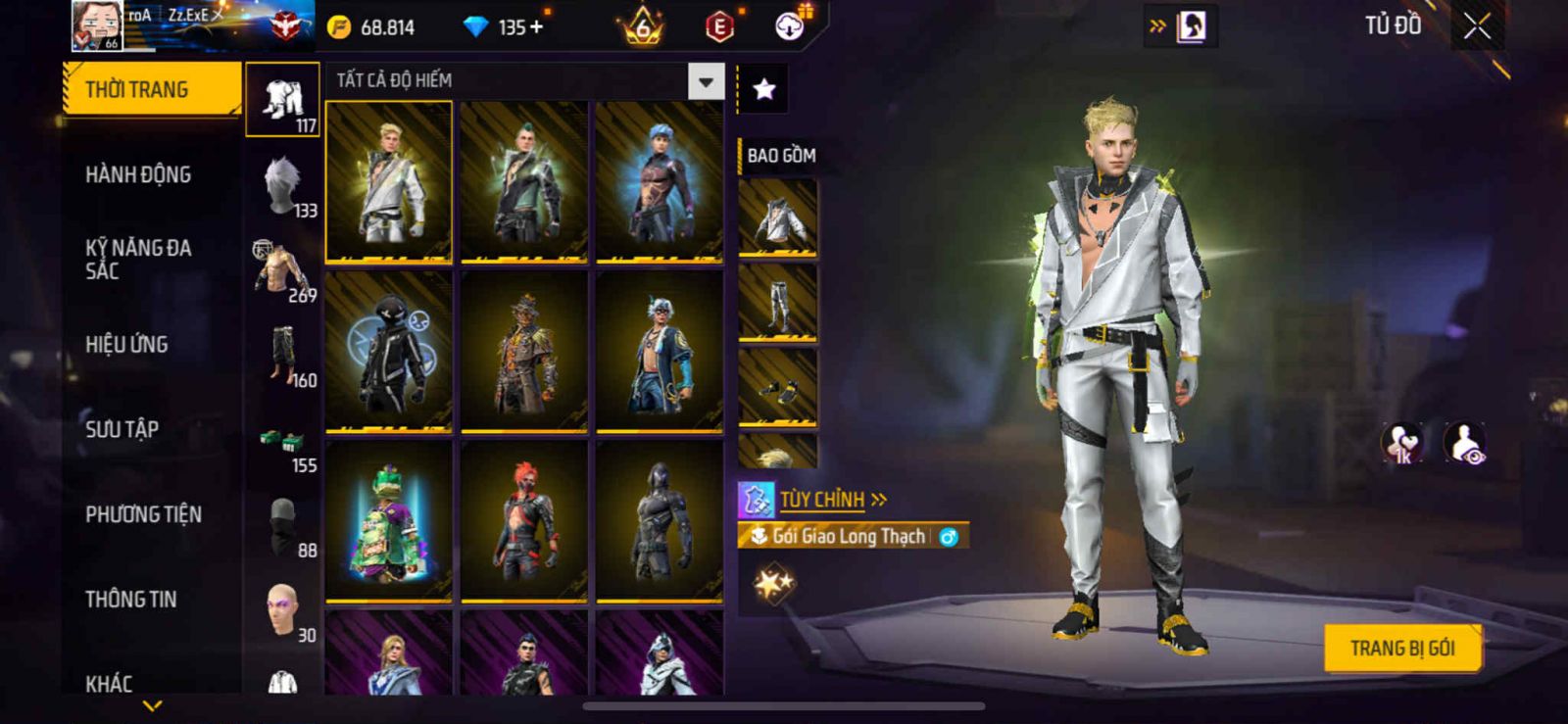Select the black hooded outfit bundle
This screenshot has width=1568, height=724.
pos(389,352)
